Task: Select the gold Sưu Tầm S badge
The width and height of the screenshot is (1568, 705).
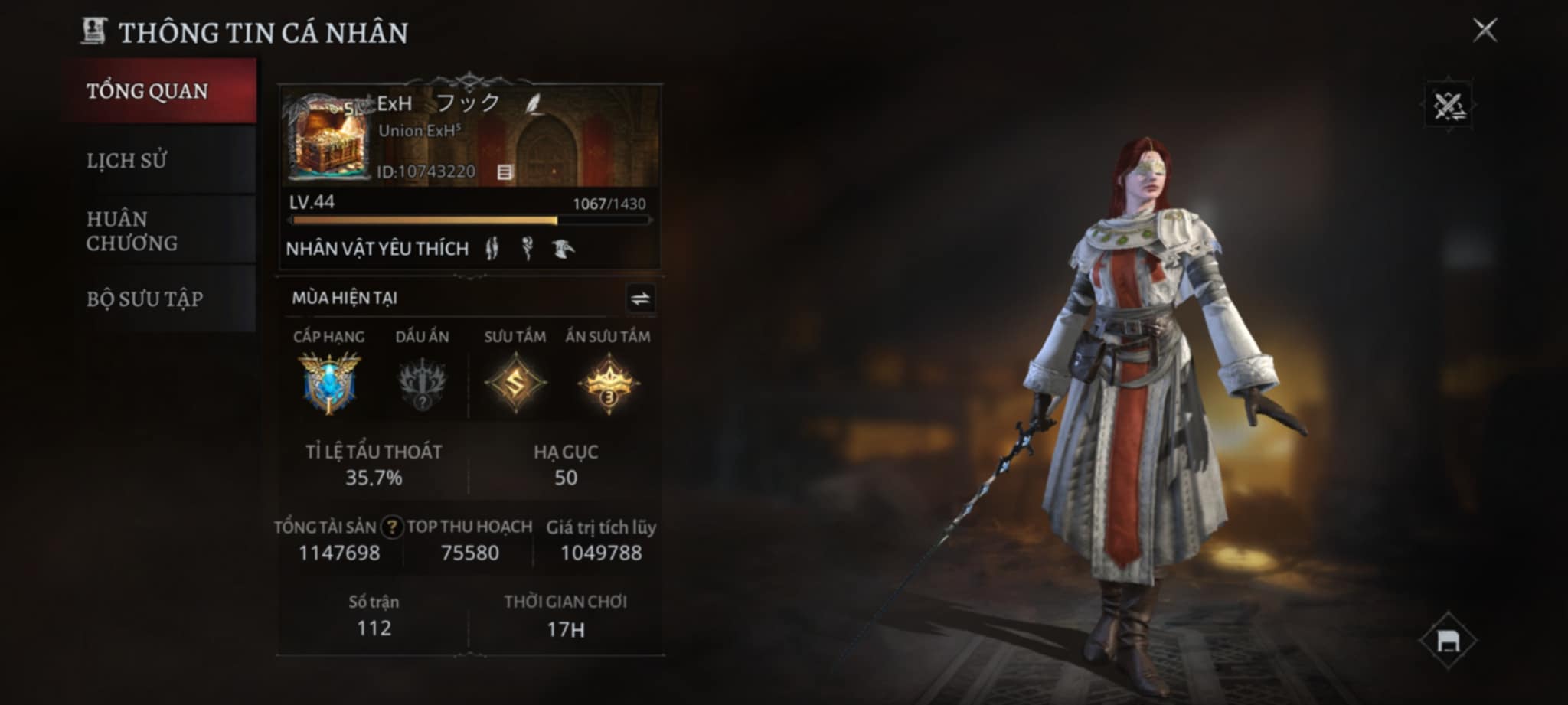Action: [x=515, y=383]
